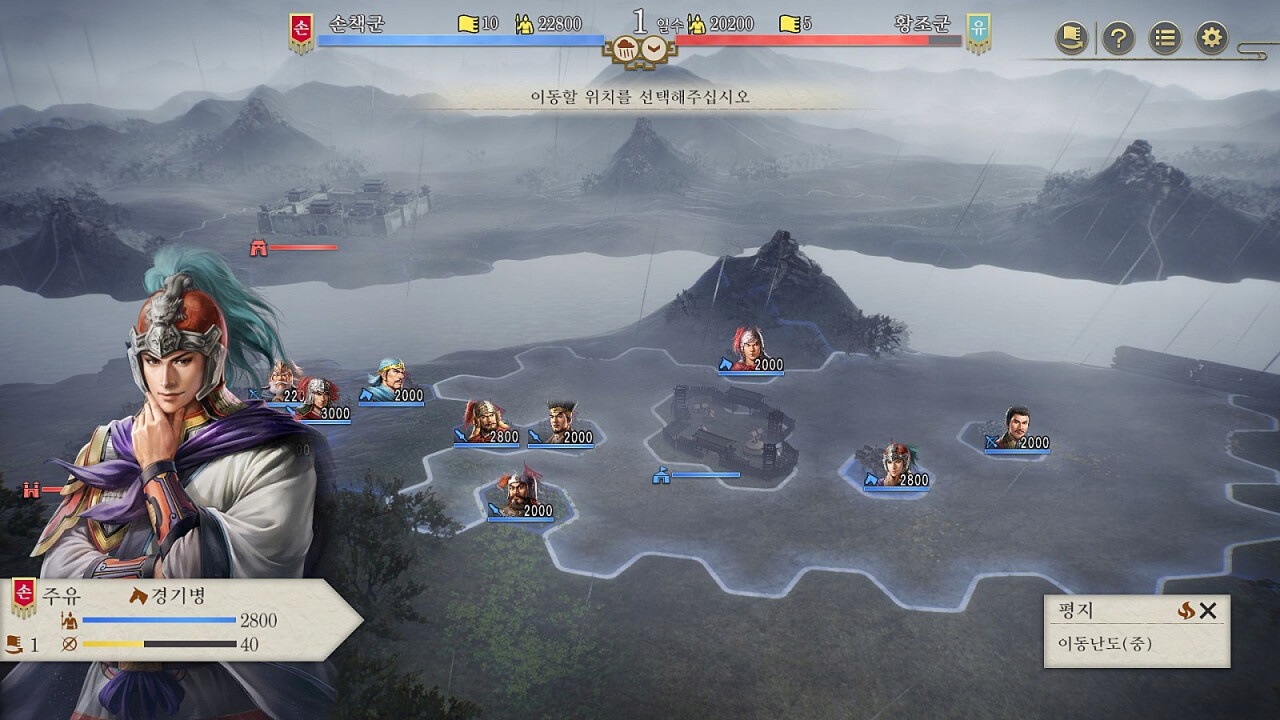The width and height of the screenshot is (1280, 720).
Task: Select the red-marked enemy castle marker
Action: tap(260, 247)
